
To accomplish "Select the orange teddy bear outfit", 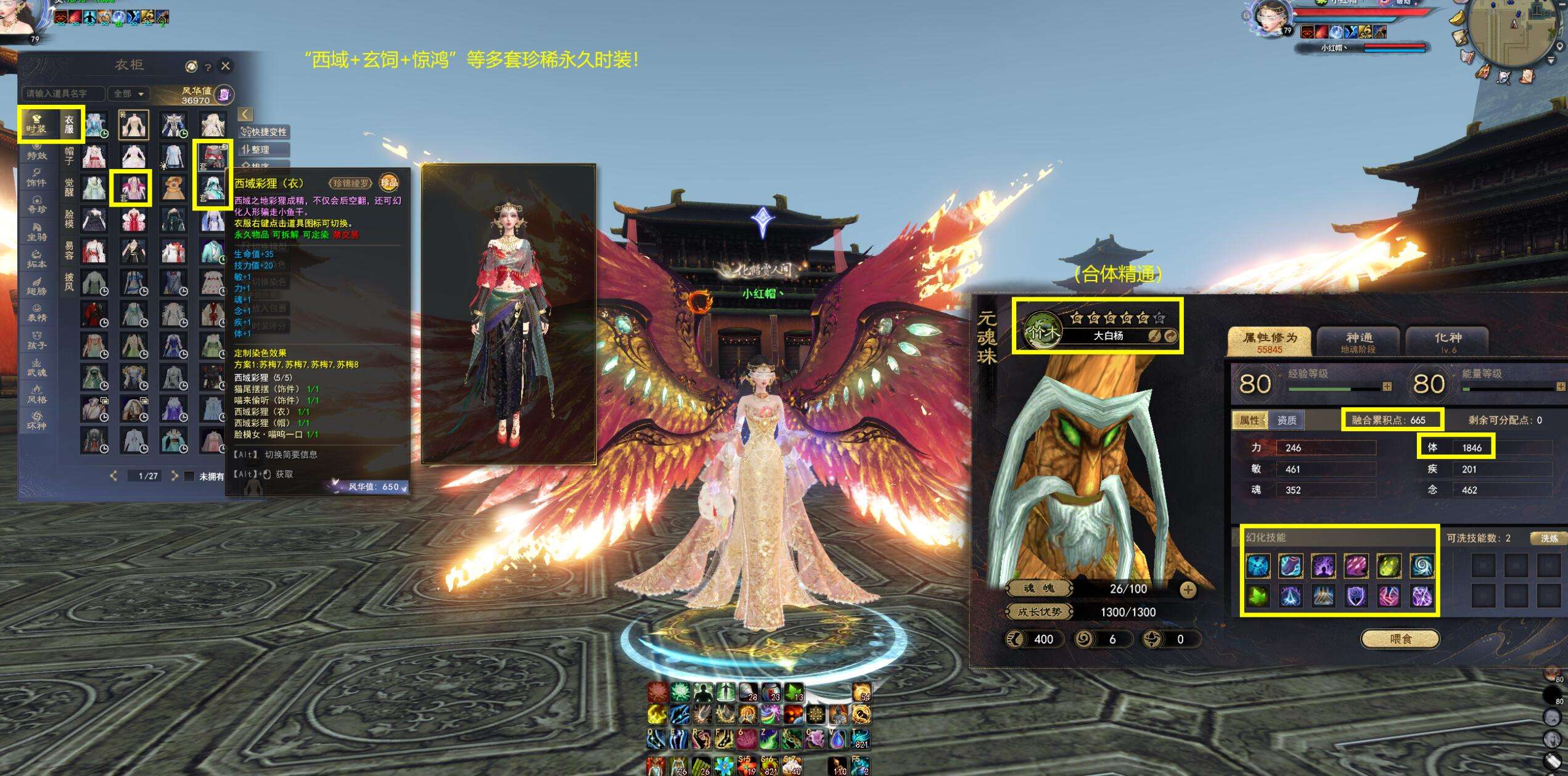I will pyautogui.click(x=173, y=188).
